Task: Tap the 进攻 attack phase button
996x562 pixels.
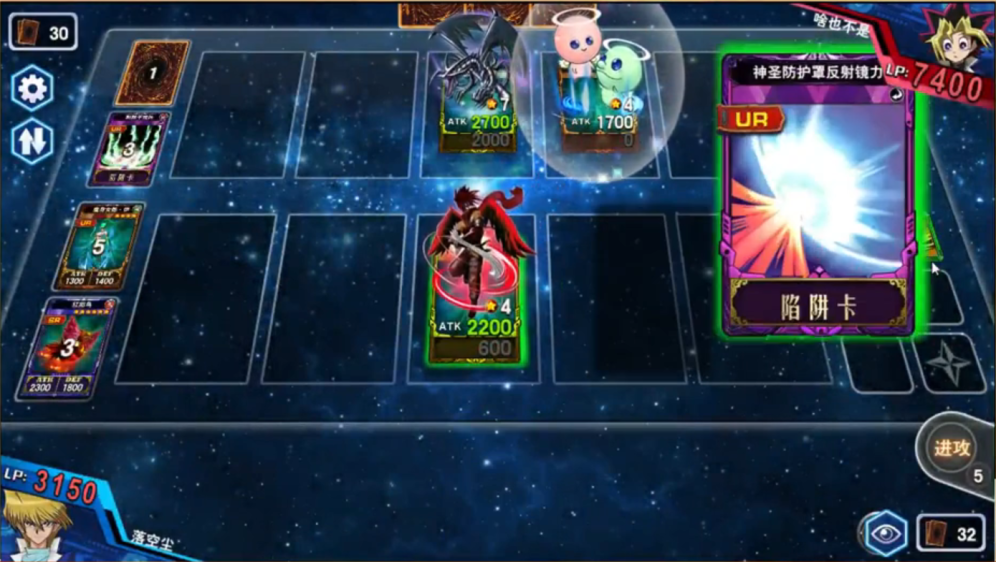Action: 953,449
